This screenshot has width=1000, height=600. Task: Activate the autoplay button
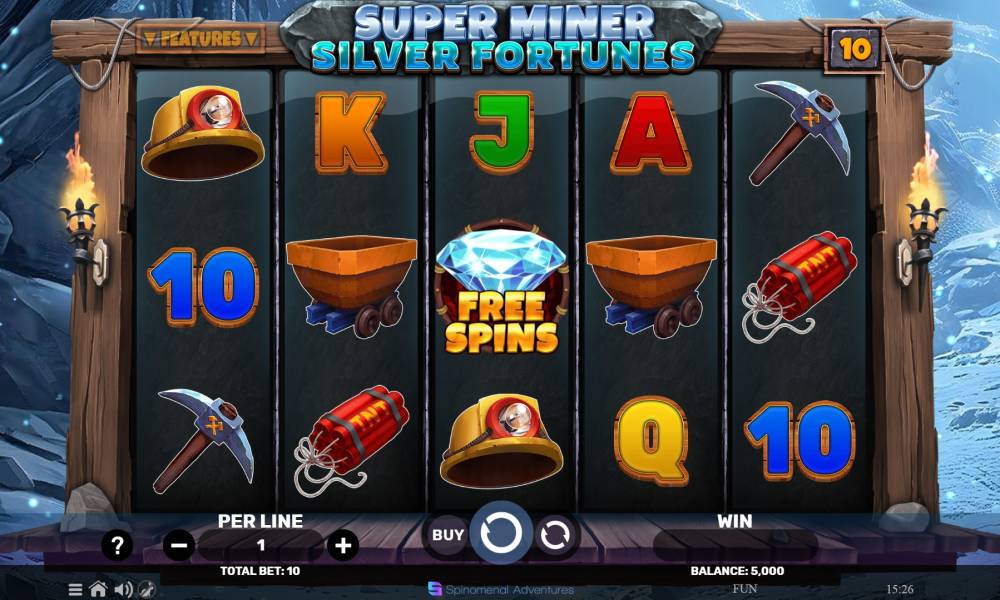pos(553,535)
